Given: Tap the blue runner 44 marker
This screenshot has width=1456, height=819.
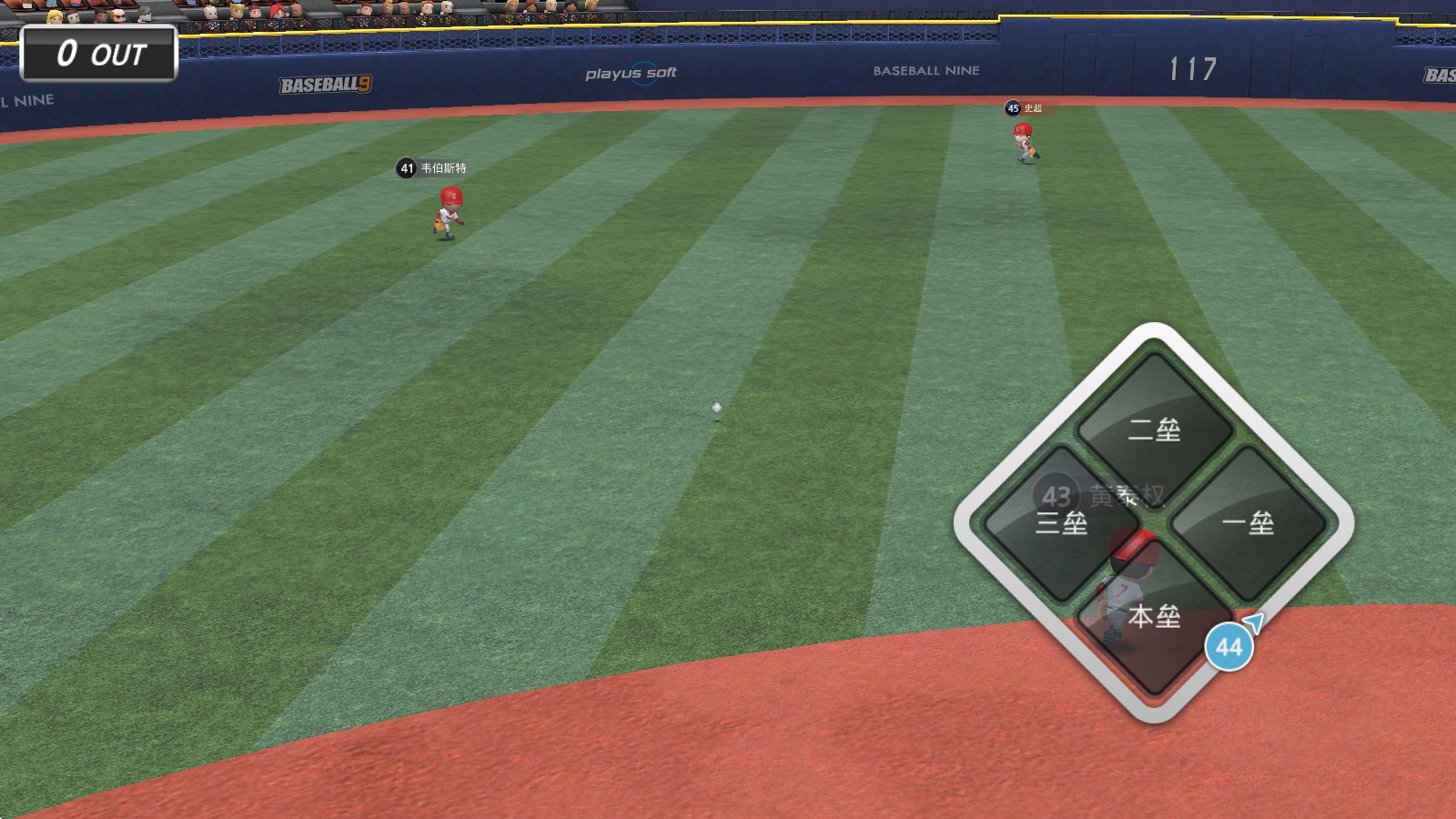Looking at the screenshot, I should (x=1228, y=647).
